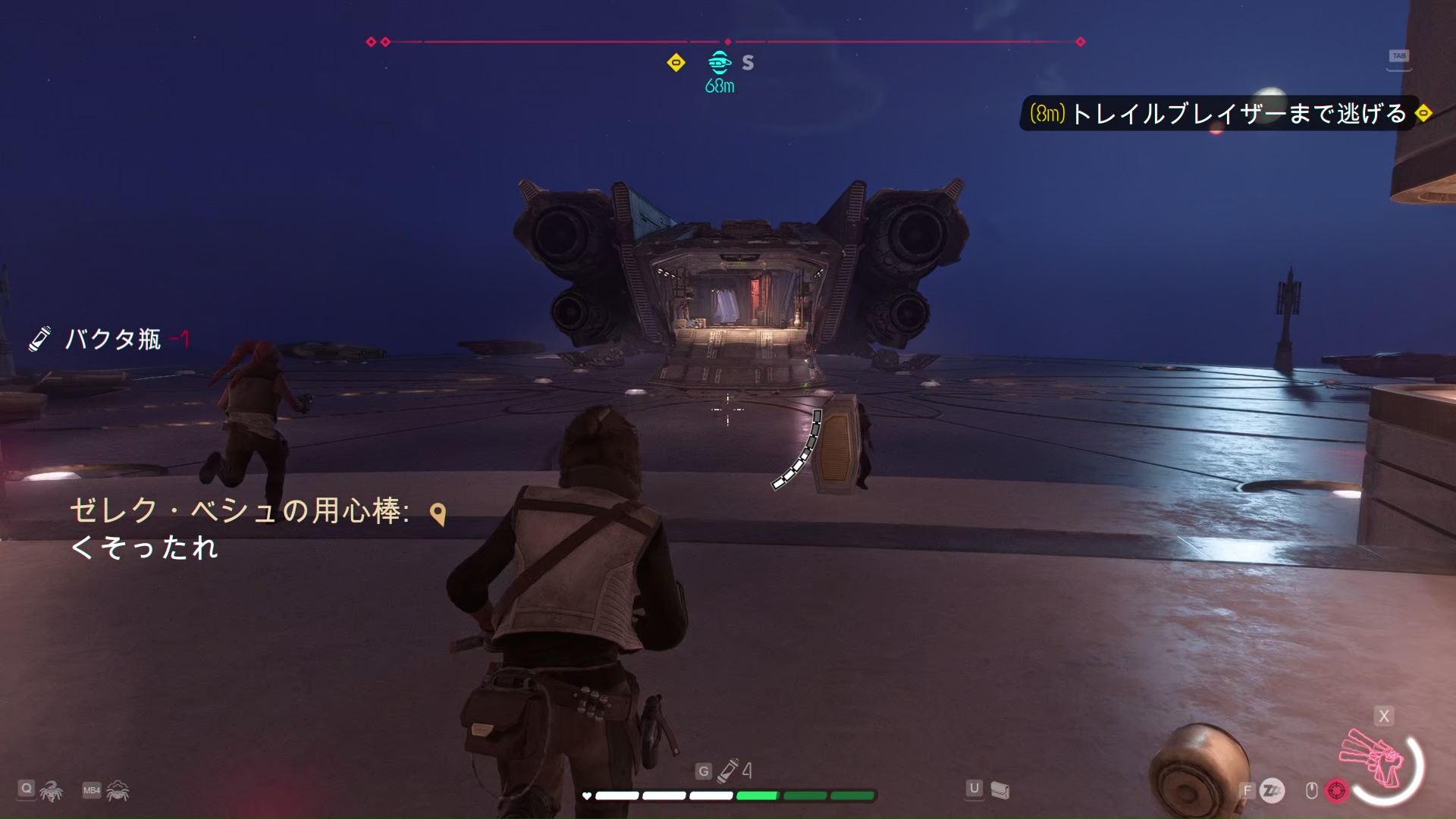Image resolution: width=1456 pixels, height=819 pixels.
Task: Click the bacta vial pickup notification
Action: pyautogui.click(x=111, y=339)
